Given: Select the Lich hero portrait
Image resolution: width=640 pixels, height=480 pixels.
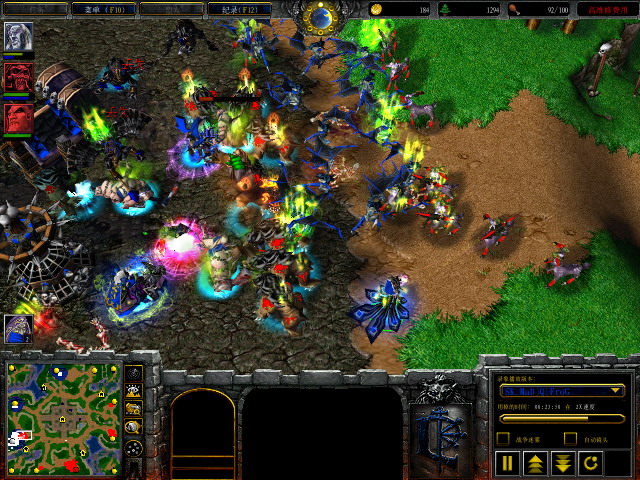Looking at the screenshot, I should [18, 37].
